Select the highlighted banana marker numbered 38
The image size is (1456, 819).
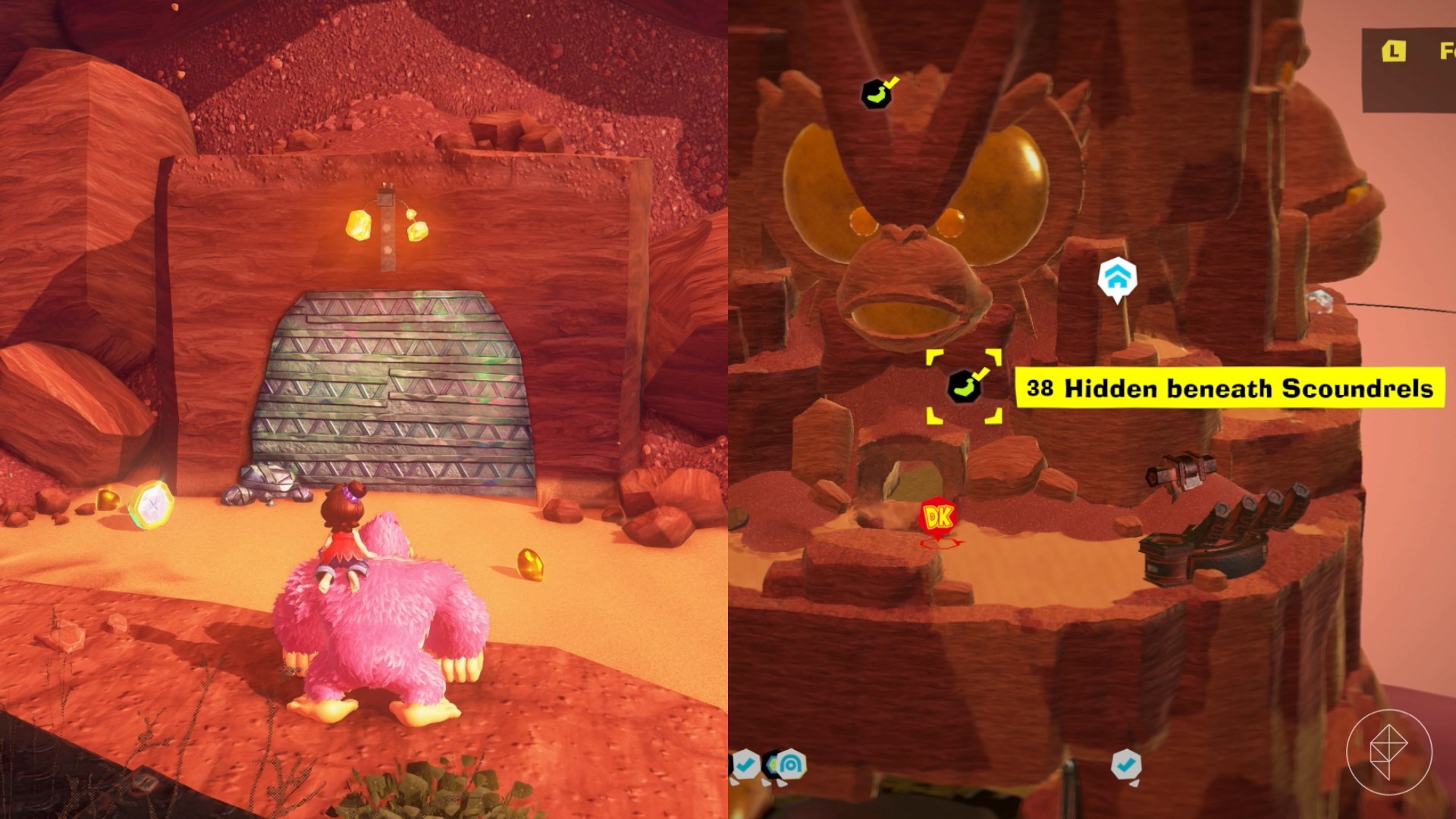964,386
